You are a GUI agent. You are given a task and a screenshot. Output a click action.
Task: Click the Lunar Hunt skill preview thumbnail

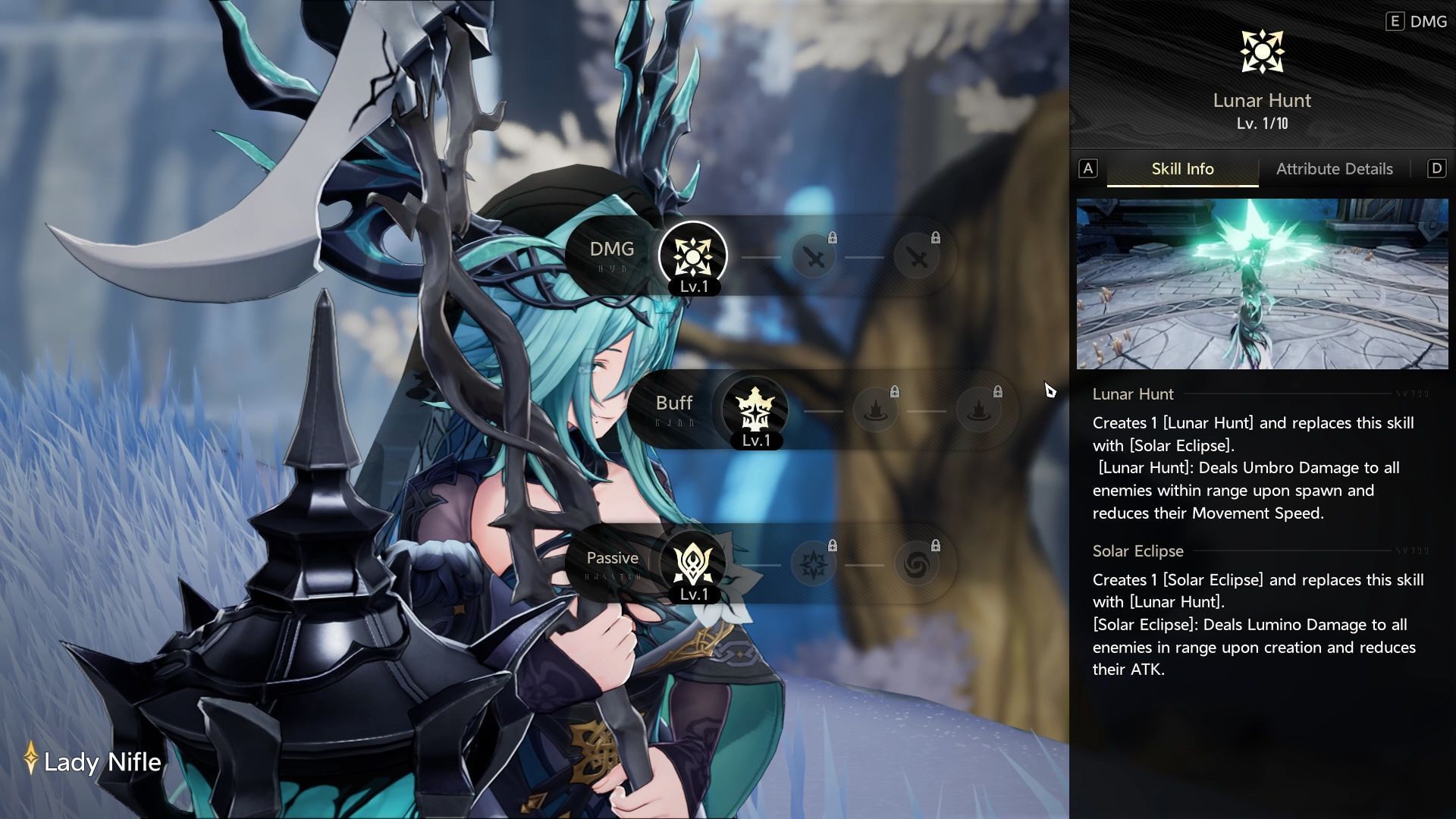(1262, 284)
